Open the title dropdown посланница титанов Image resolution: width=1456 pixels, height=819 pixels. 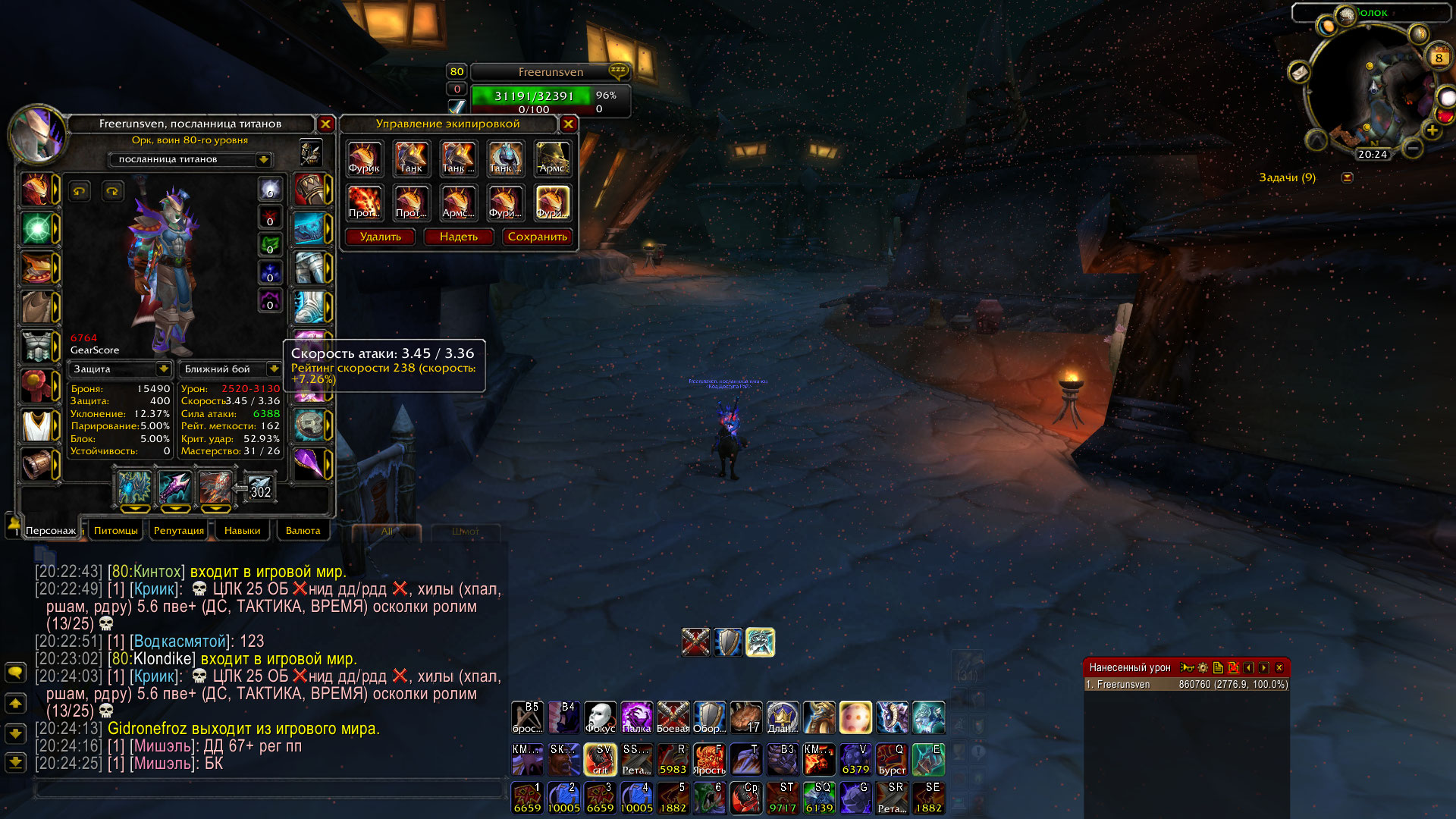click(263, 159)
